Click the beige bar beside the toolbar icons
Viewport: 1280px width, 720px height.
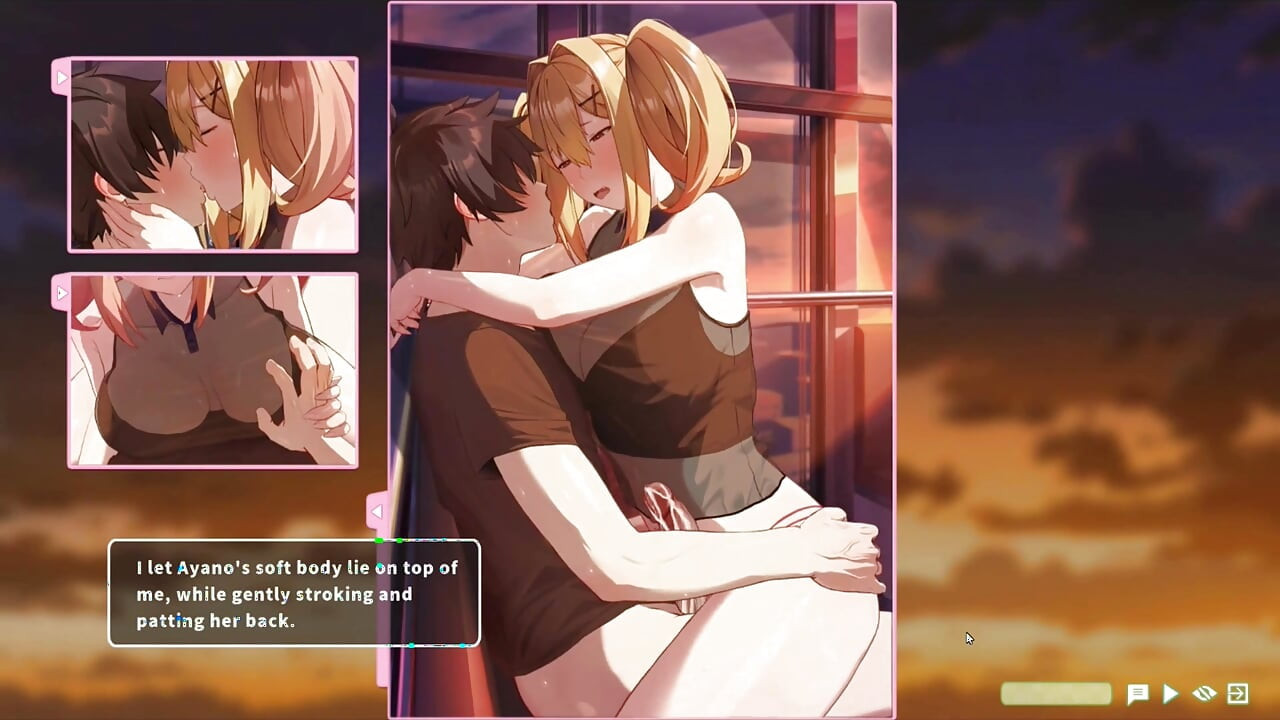[1055, 693]
